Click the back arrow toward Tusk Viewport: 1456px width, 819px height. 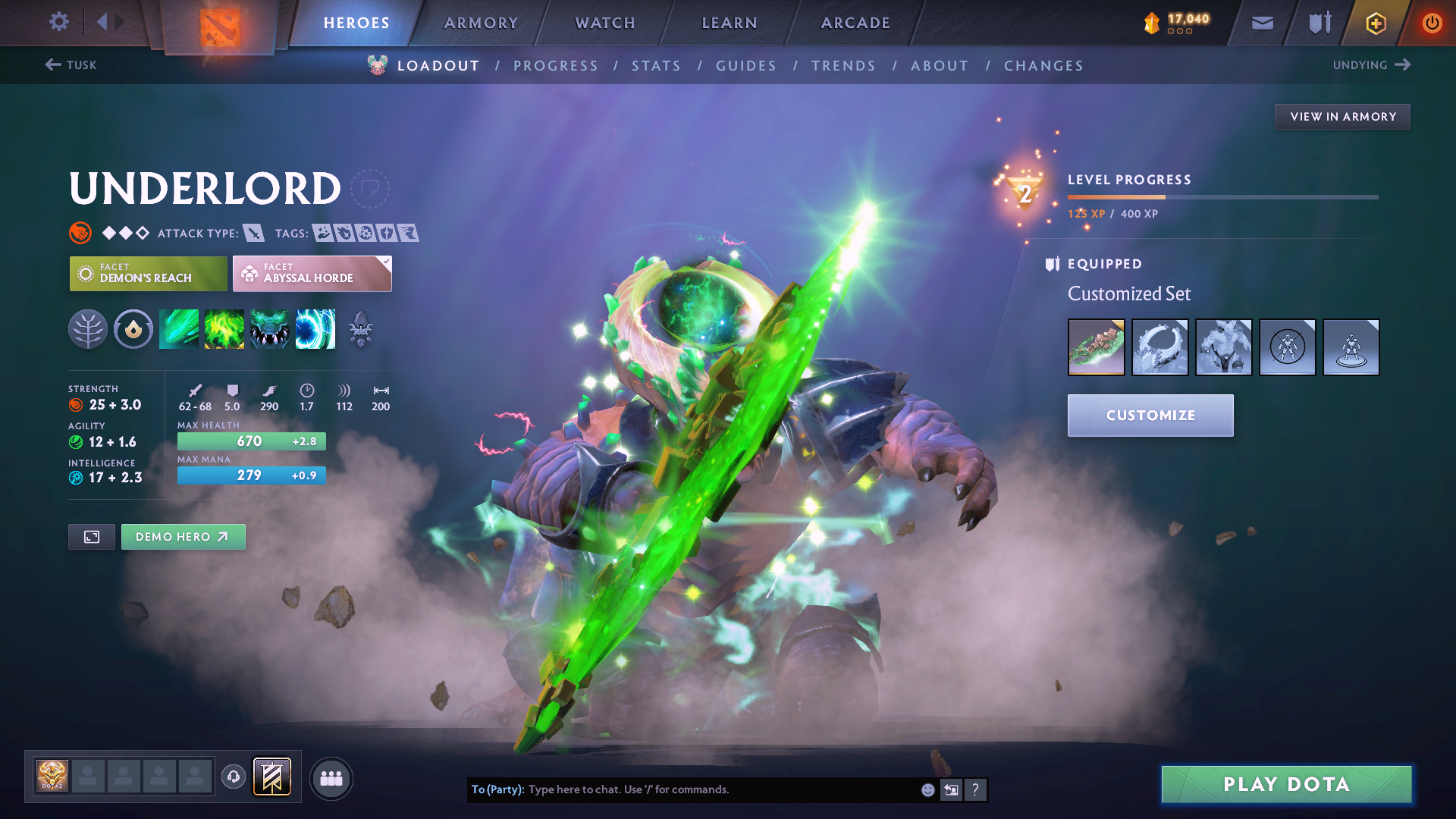[53, 65]
